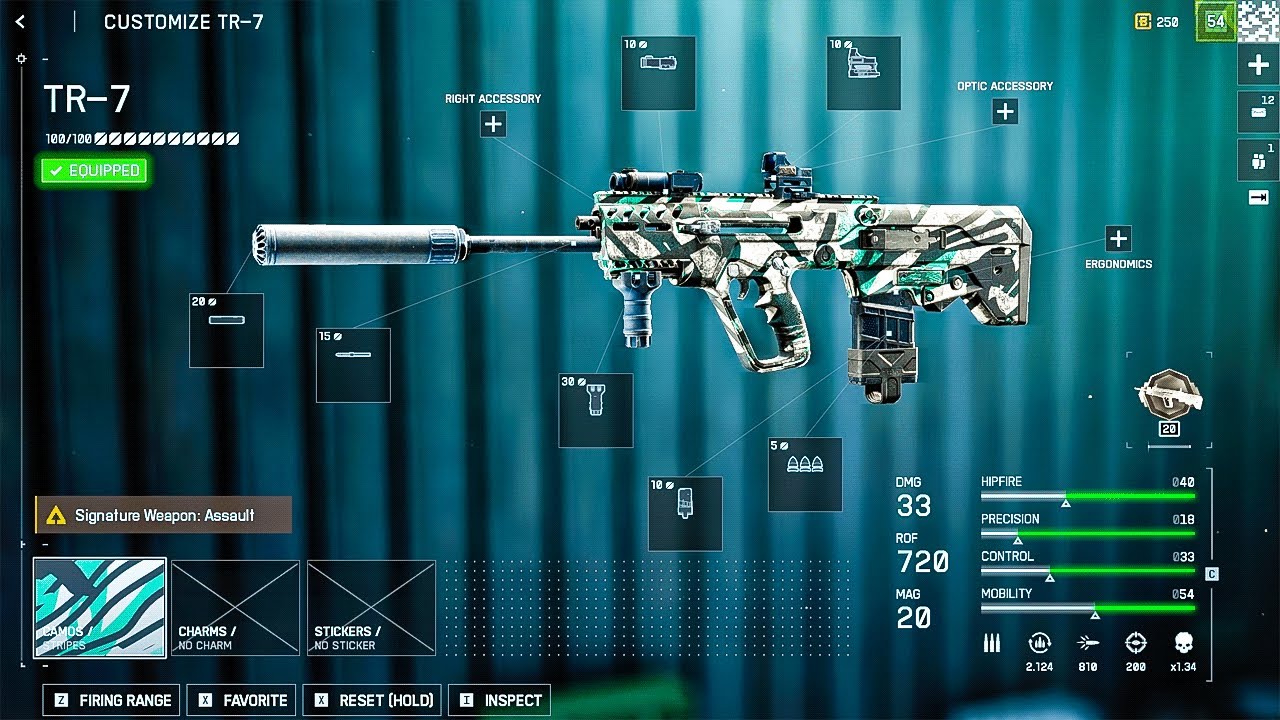Open the Stickers customization tile
The width and height of the screenshot is (1280, 720).
tap(371, 607)
